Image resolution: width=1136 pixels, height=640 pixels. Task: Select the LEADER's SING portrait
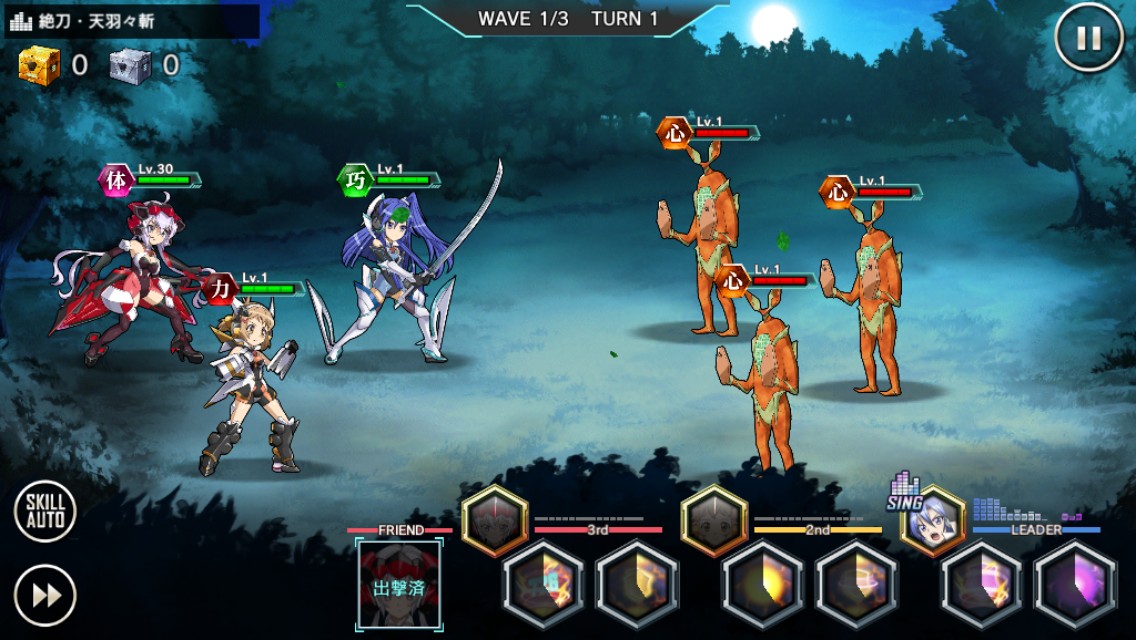[x=932, y=520]
